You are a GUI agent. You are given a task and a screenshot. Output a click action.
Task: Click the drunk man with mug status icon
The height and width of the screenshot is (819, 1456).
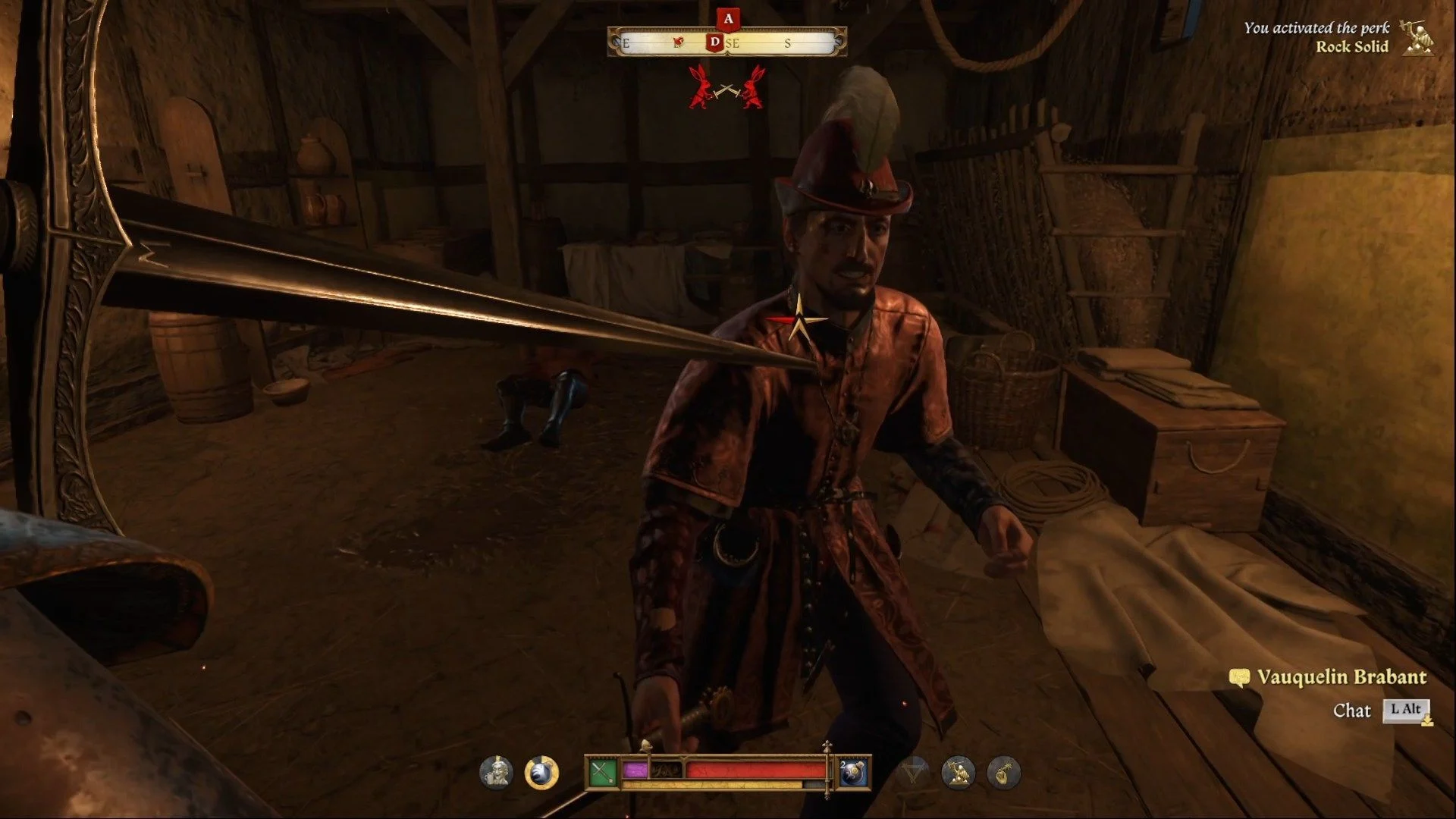click(x=496, y=773)
